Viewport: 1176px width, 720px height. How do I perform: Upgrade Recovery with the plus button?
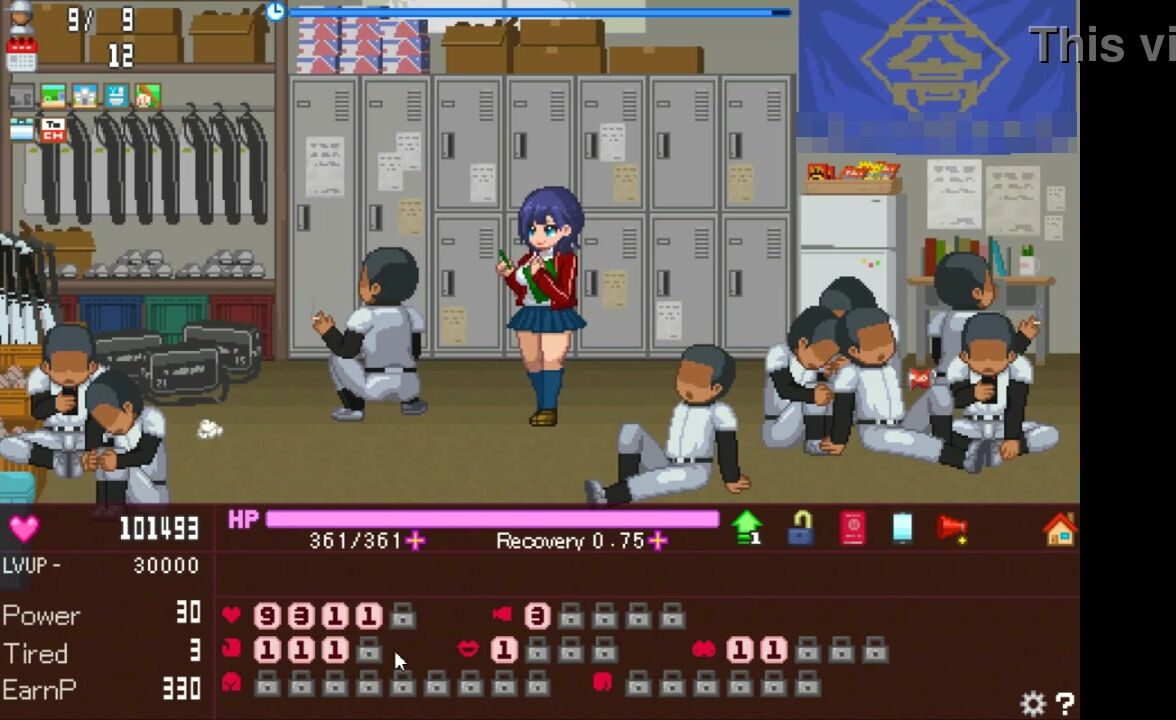pyautogui.click(x=657, y=541)
